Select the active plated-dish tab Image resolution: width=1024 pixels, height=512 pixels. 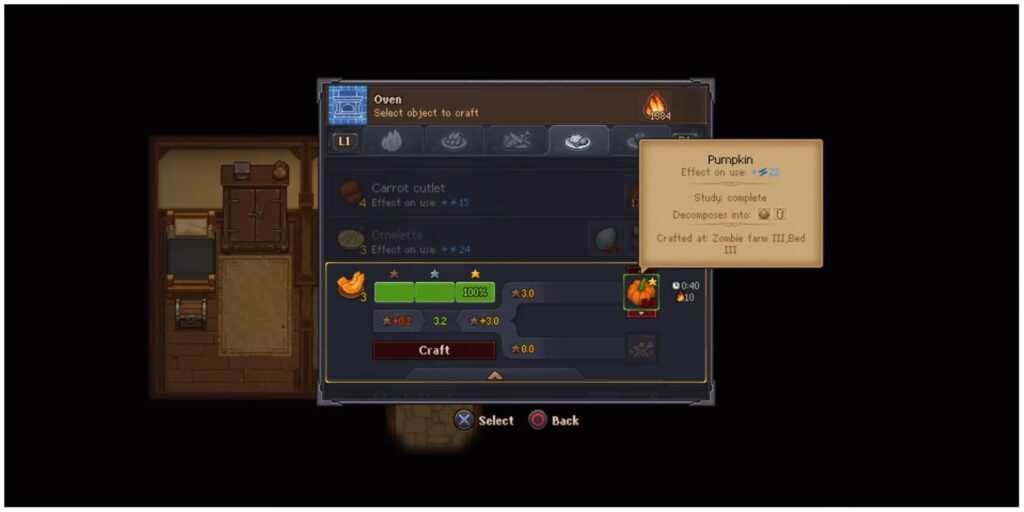(x=579, y=141)
